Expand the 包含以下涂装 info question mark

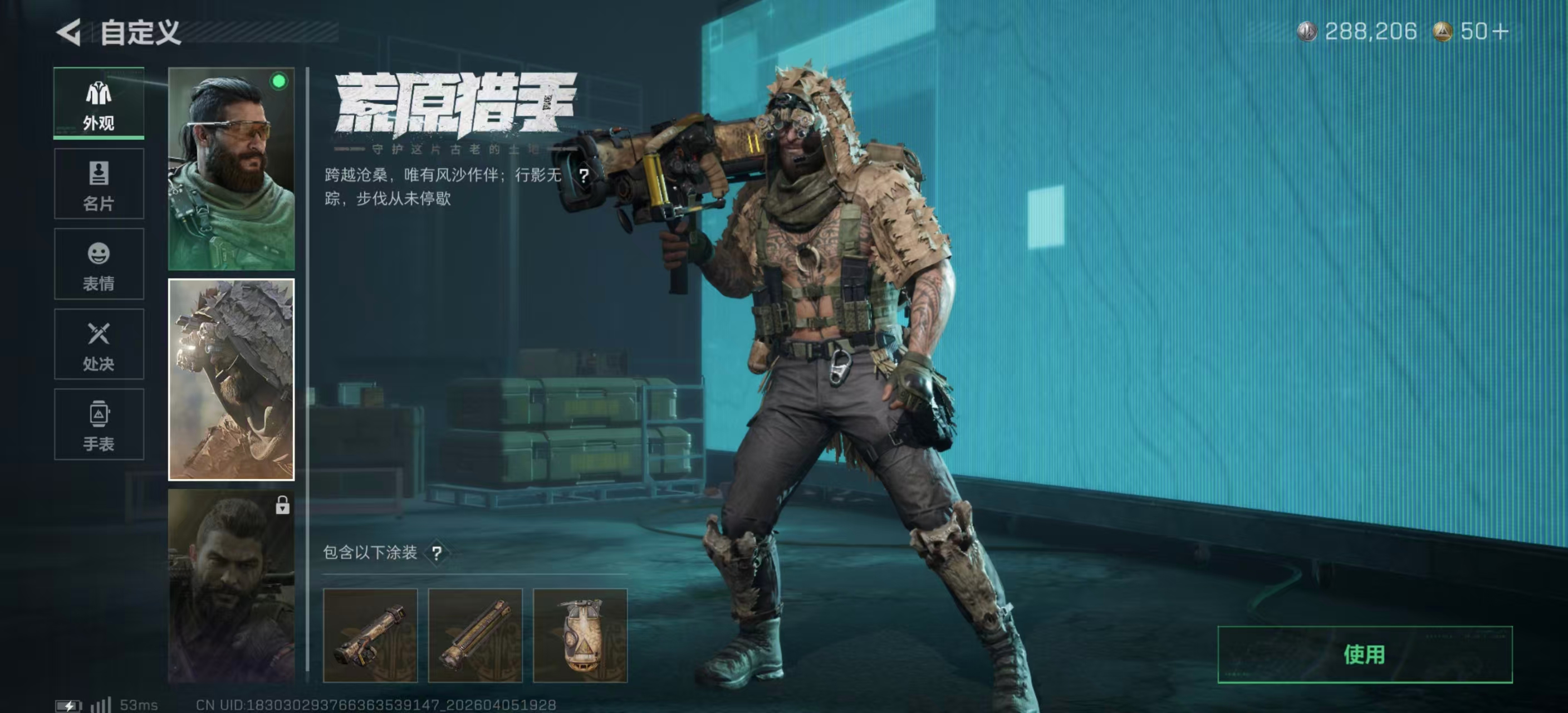pos(437,554)
